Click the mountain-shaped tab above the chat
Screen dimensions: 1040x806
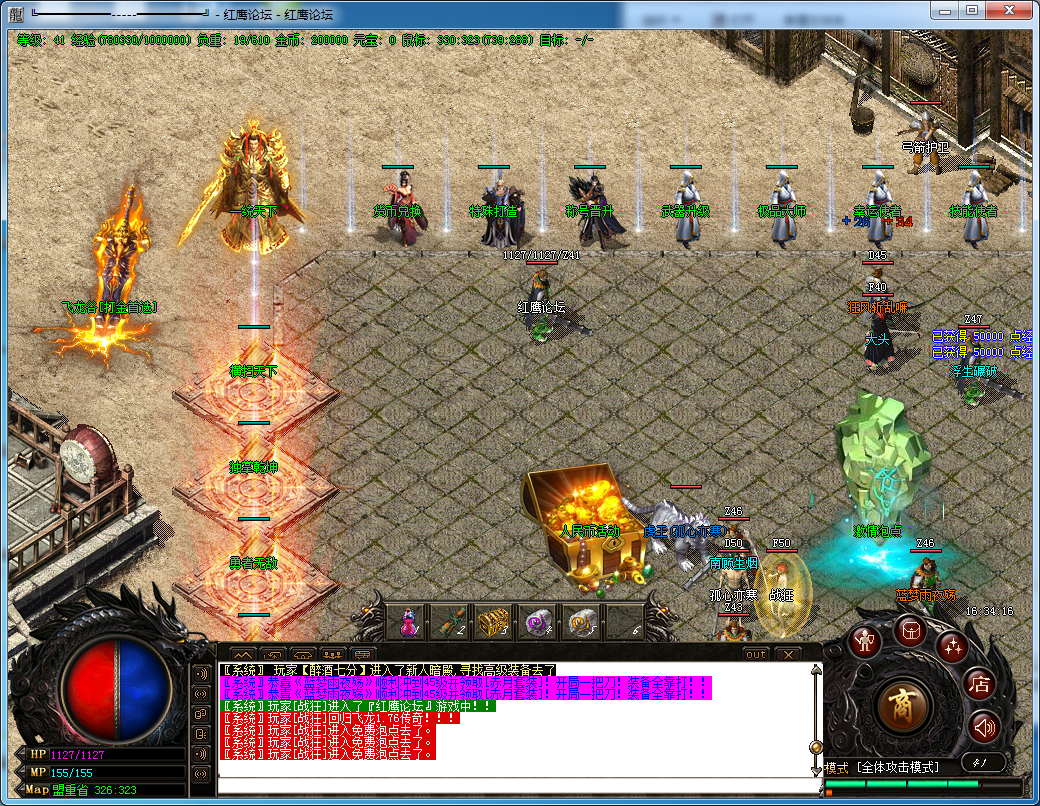(x=242, y=655)
